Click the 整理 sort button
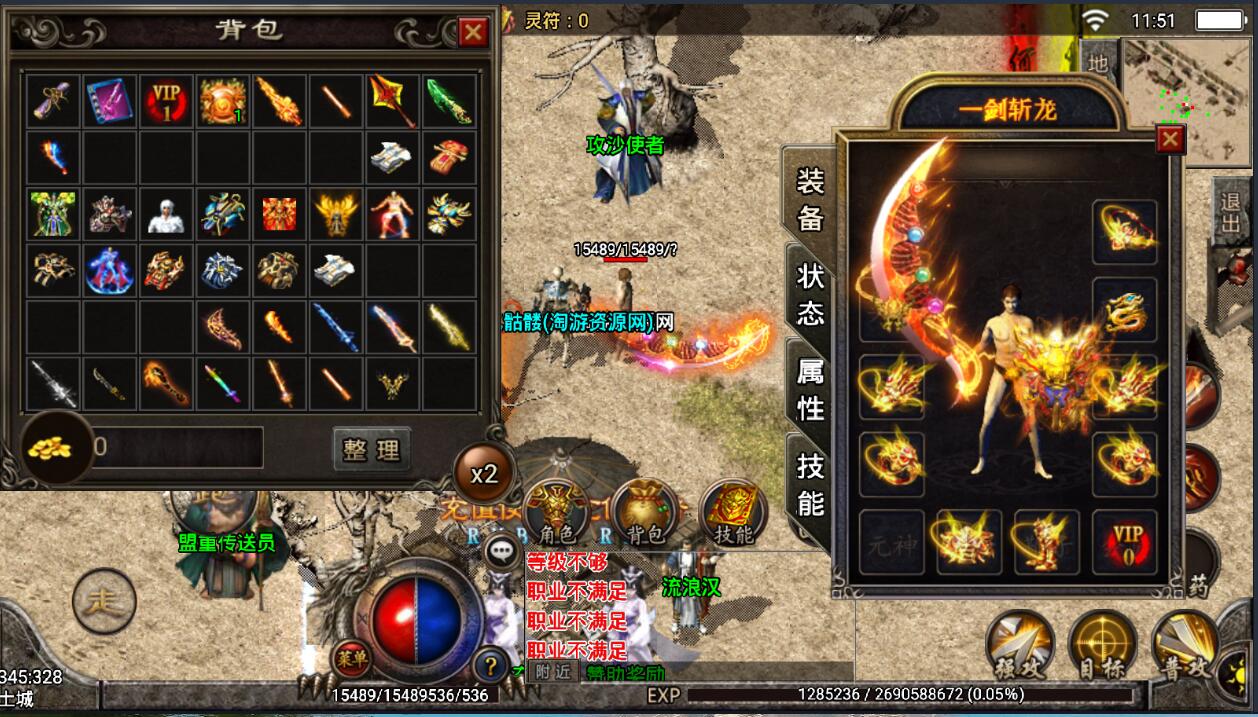 (x=371, y=450)
